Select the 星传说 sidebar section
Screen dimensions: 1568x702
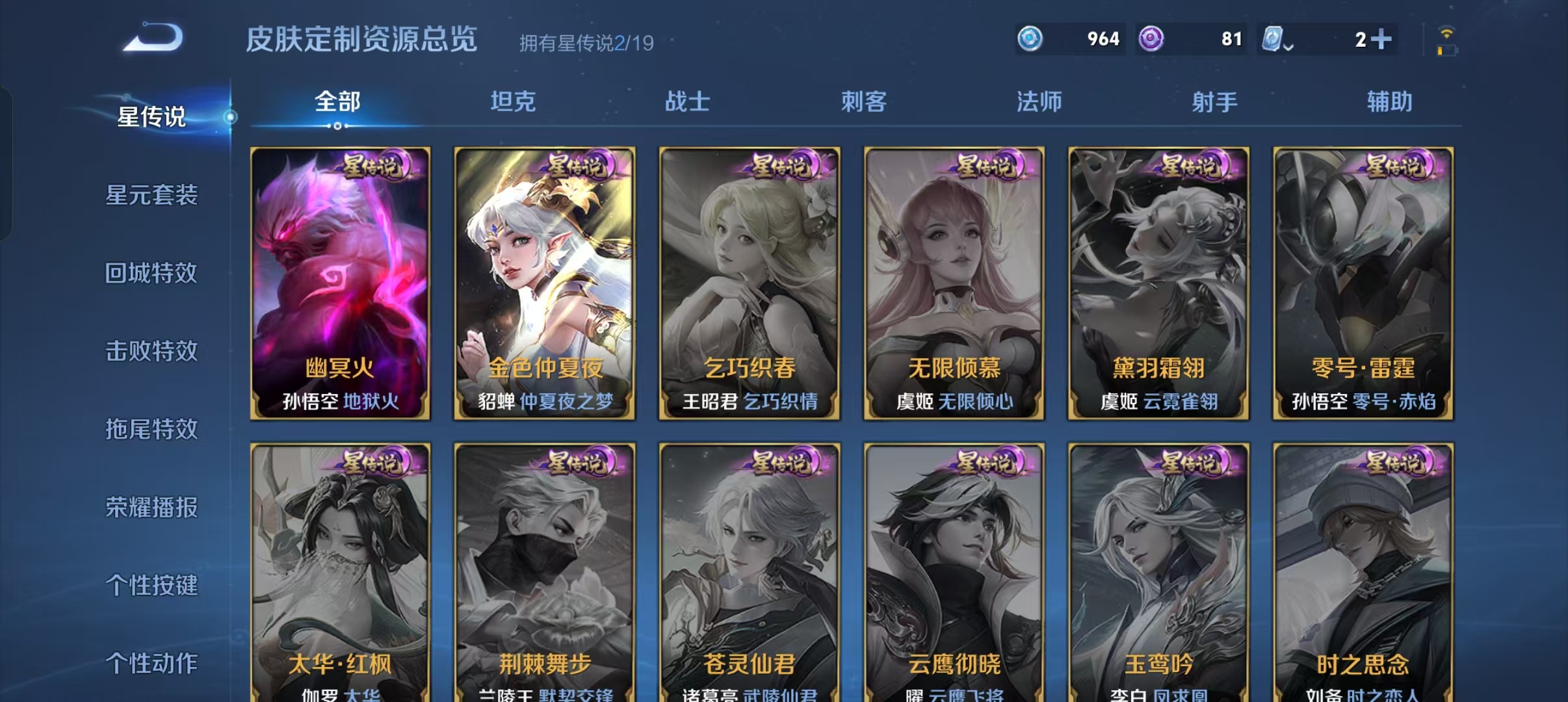click(150, 118)
